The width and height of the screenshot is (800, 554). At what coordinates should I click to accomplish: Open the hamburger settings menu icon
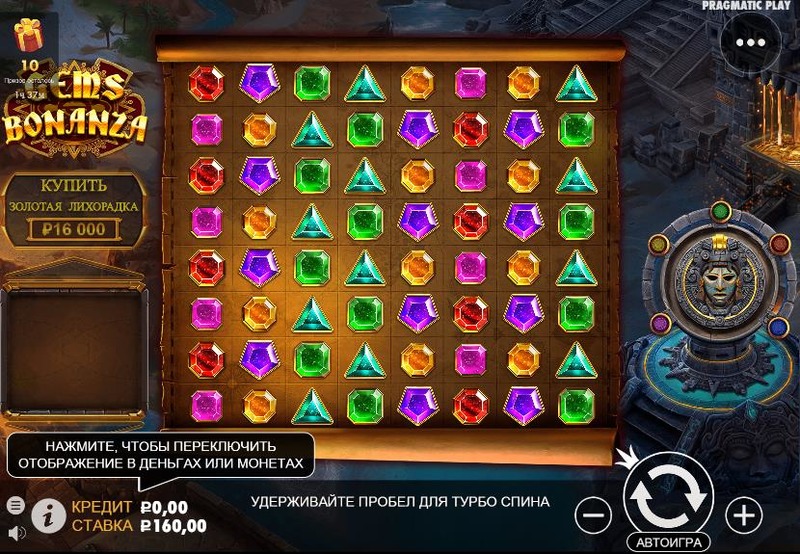15,504
